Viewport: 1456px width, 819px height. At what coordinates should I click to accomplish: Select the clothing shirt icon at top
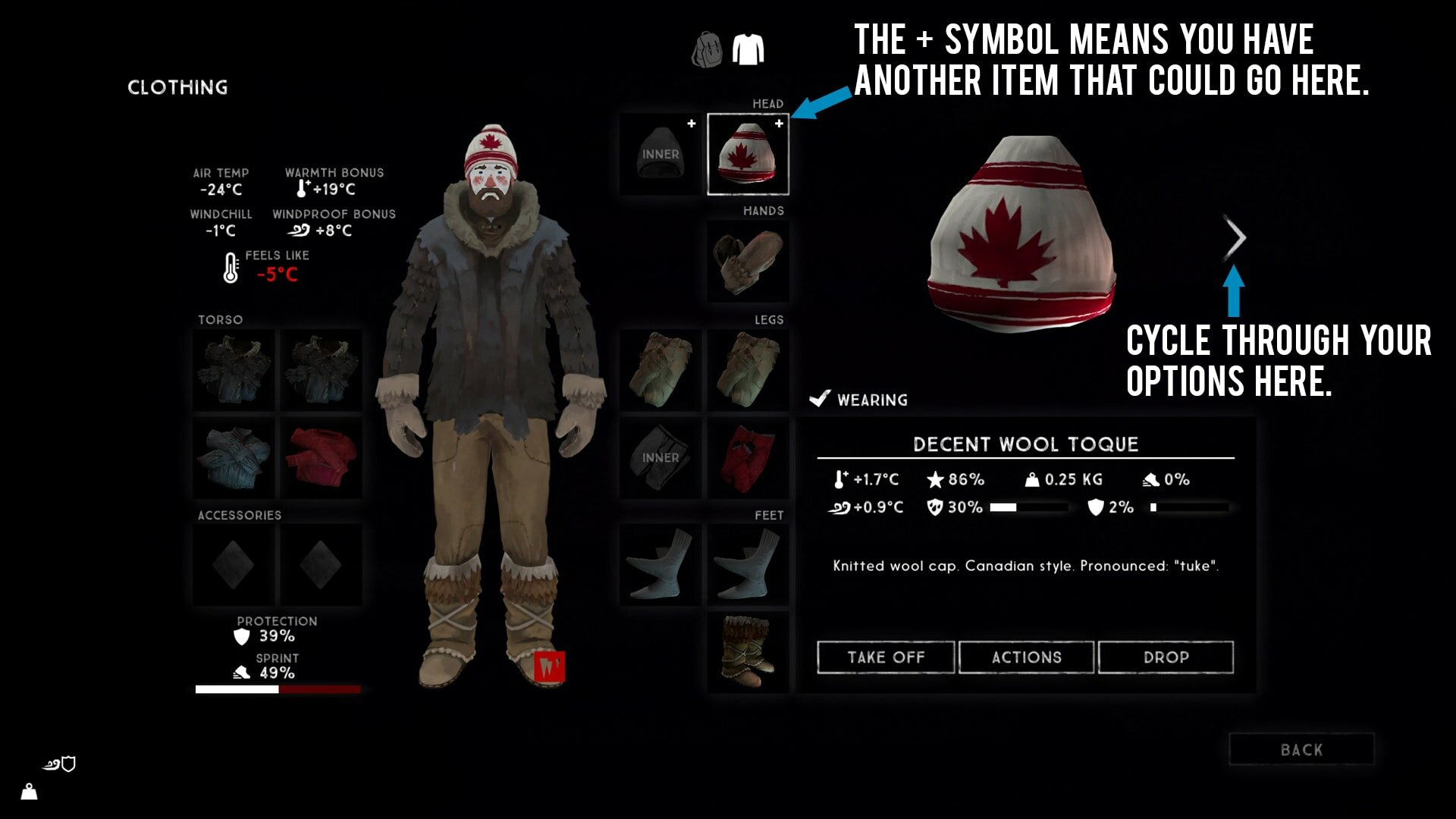click(749, 47)
